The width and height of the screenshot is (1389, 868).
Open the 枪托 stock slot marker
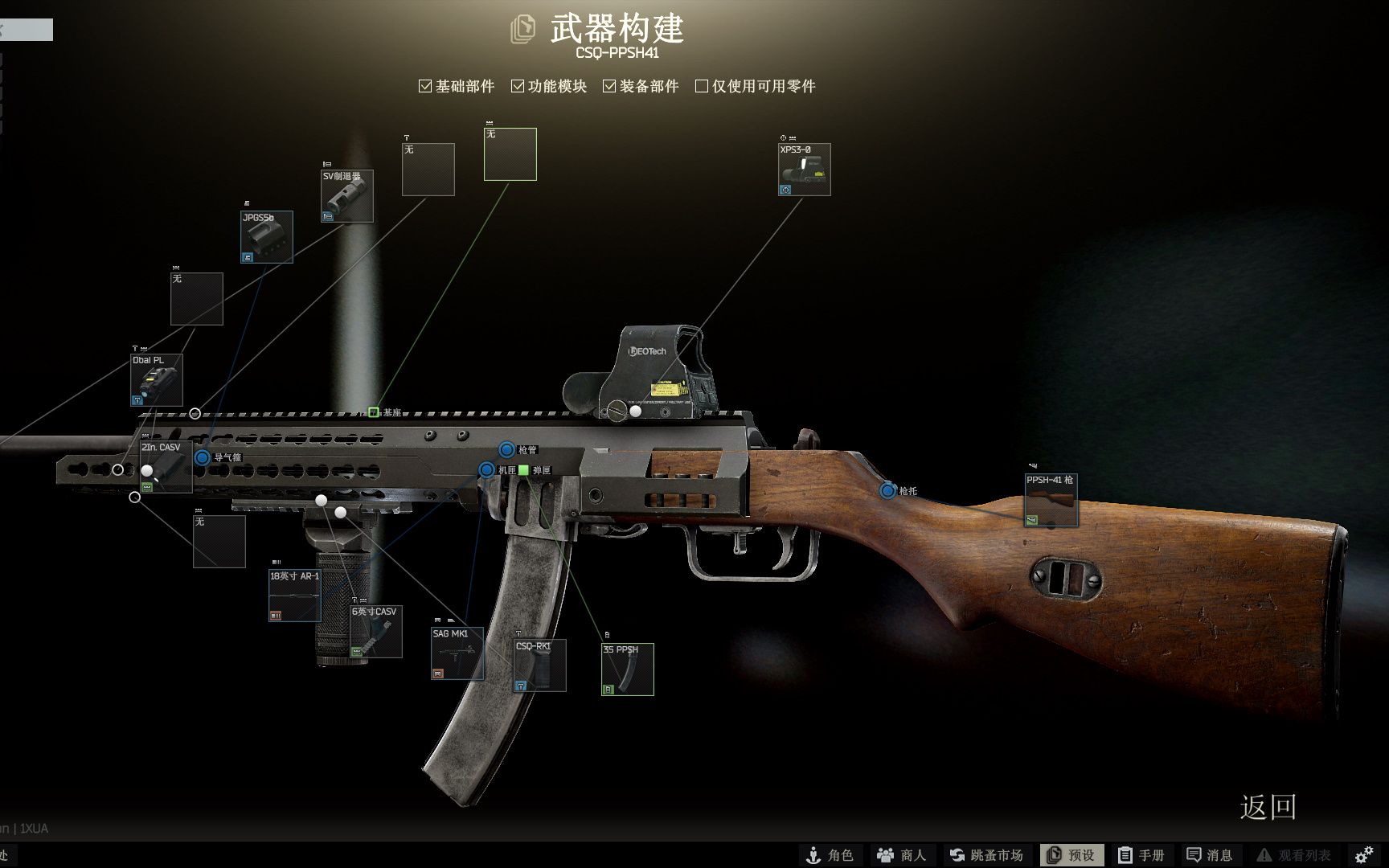[x=888, y=490]
